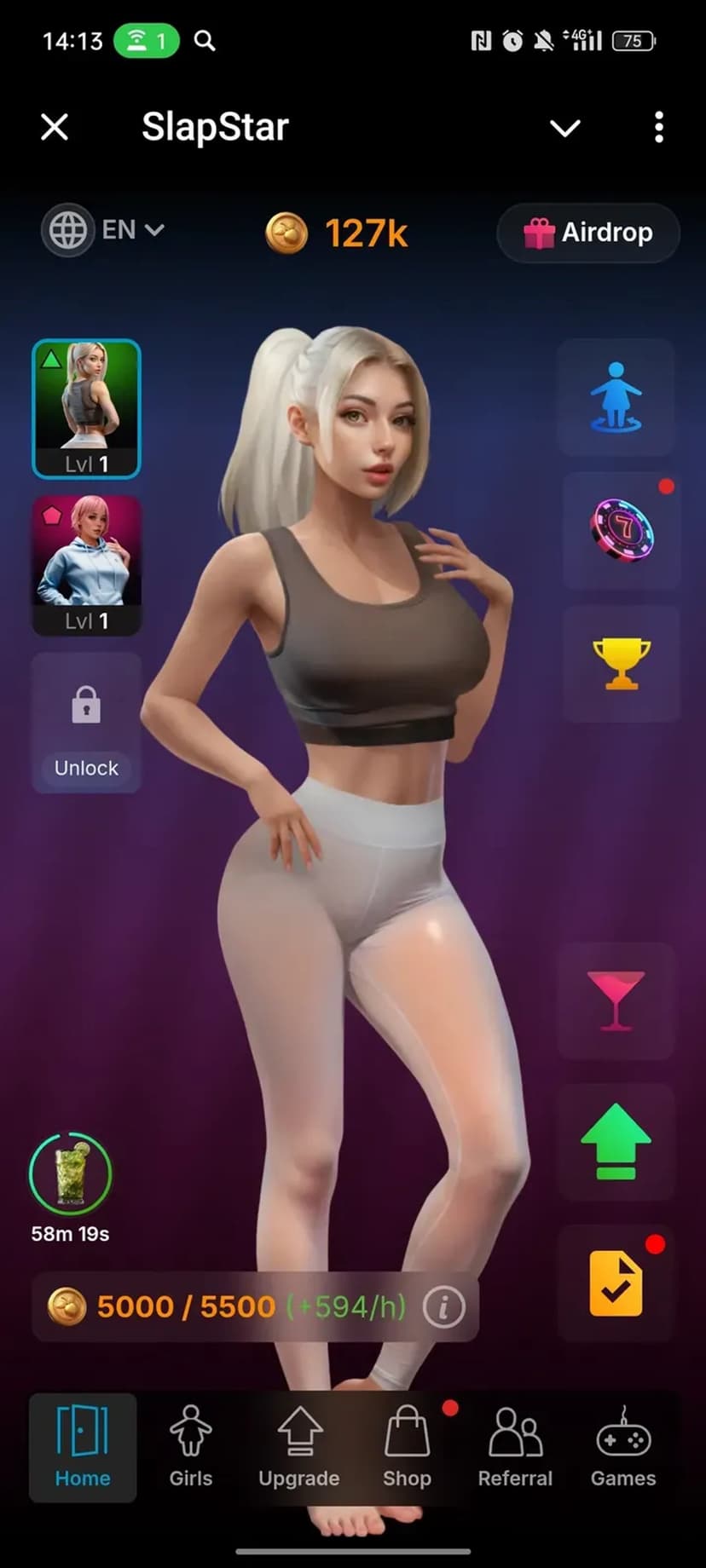The height and width of the screenshot is (1568, 706).
Task: Open the three-dot options menu
Action: [658, 128]
